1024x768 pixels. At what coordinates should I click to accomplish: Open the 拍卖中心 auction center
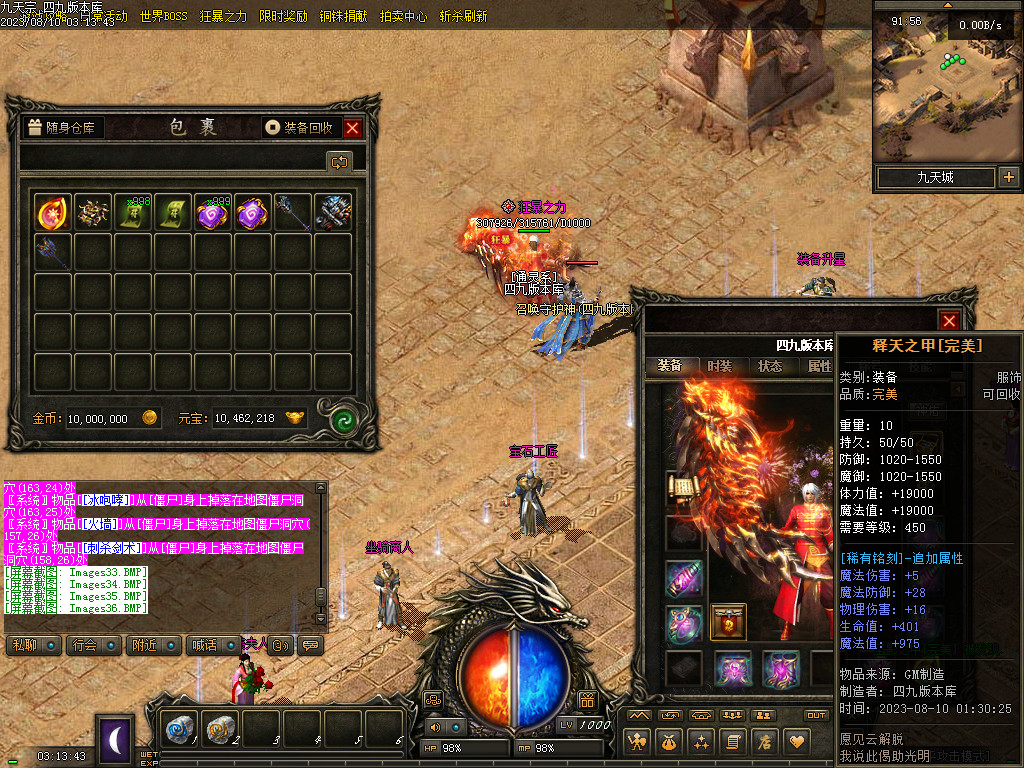(x=403, y=17)
